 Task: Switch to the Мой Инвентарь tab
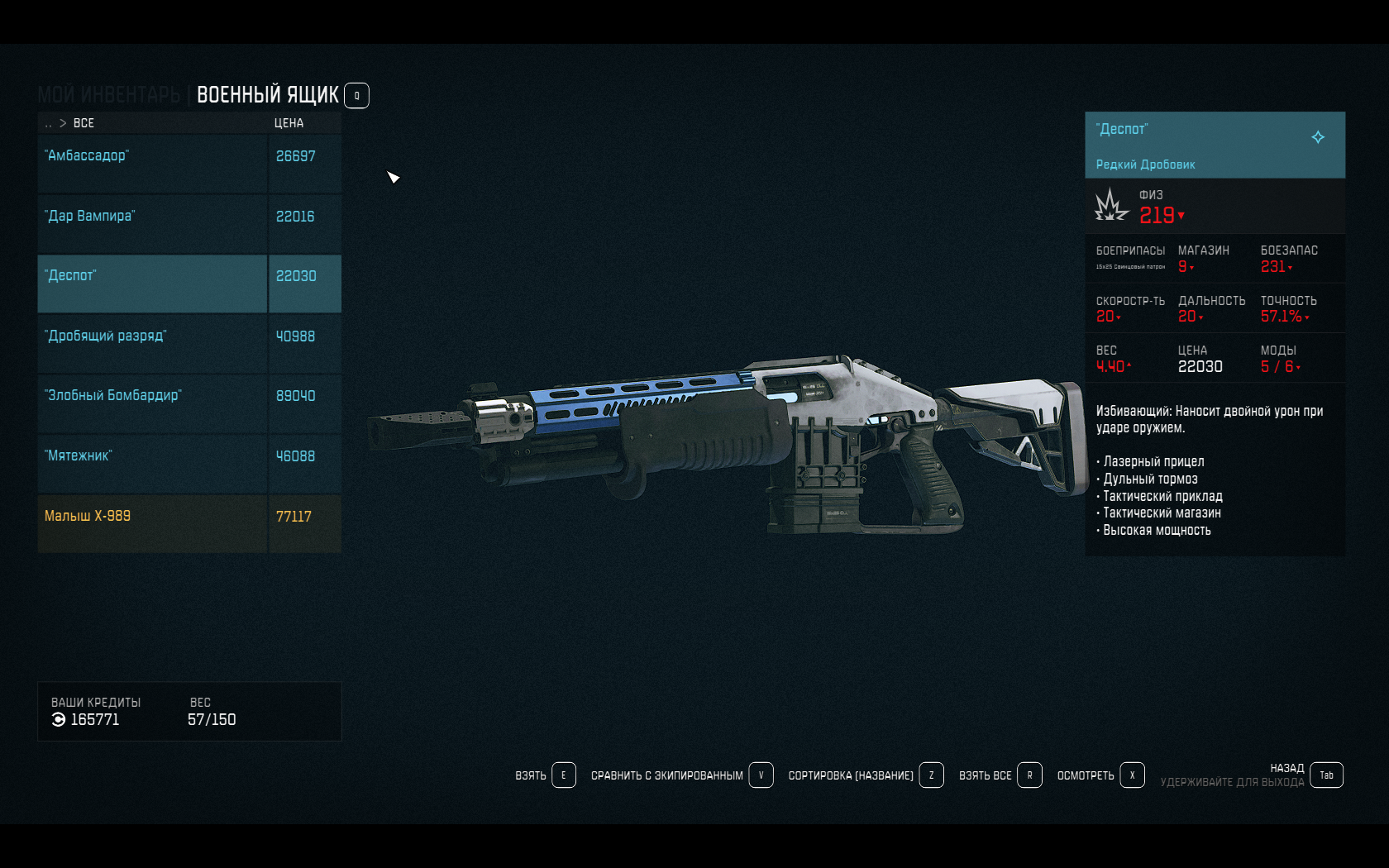(x=108, y=96)
